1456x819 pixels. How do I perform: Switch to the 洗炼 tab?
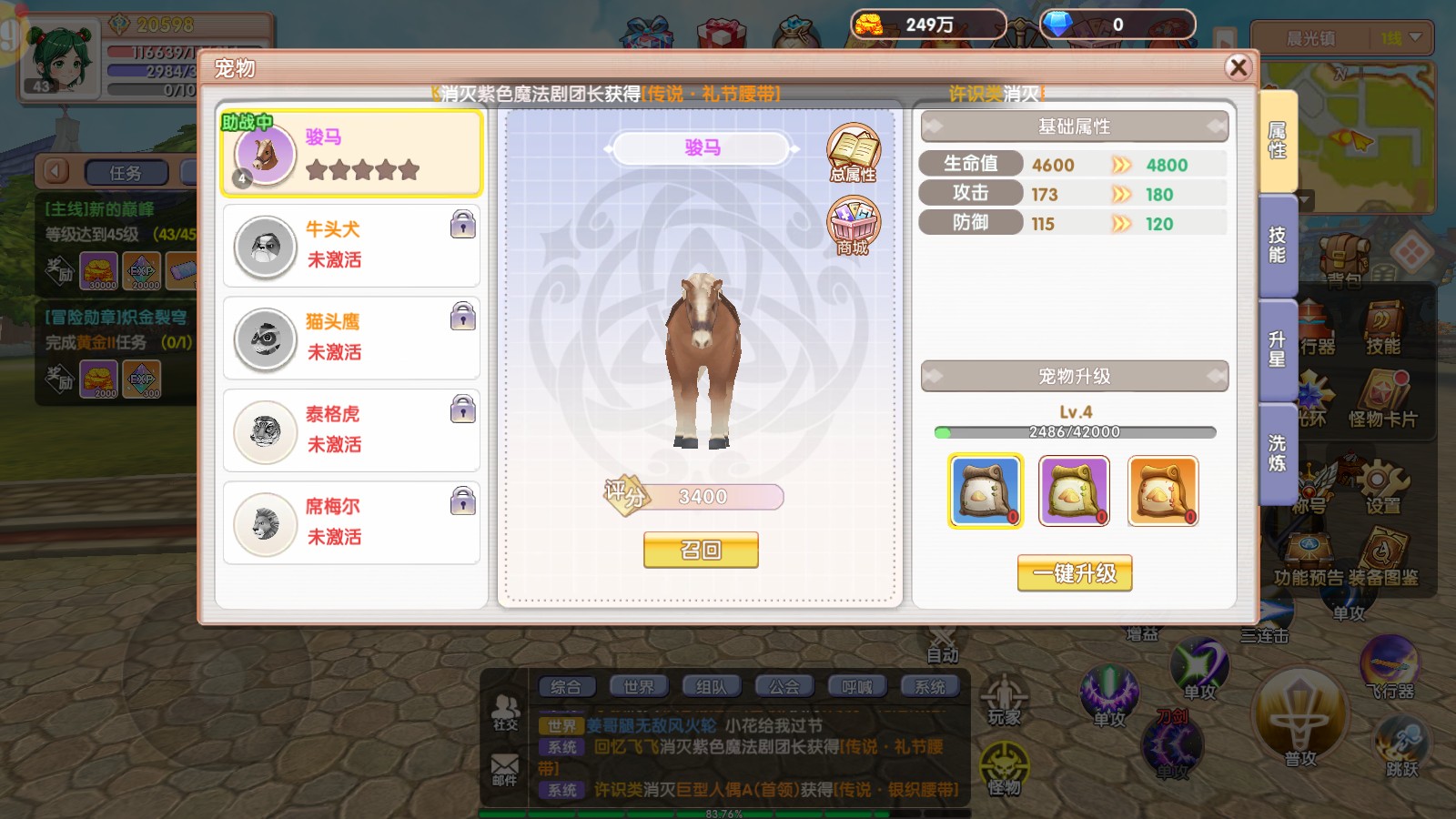(1278, 453)
